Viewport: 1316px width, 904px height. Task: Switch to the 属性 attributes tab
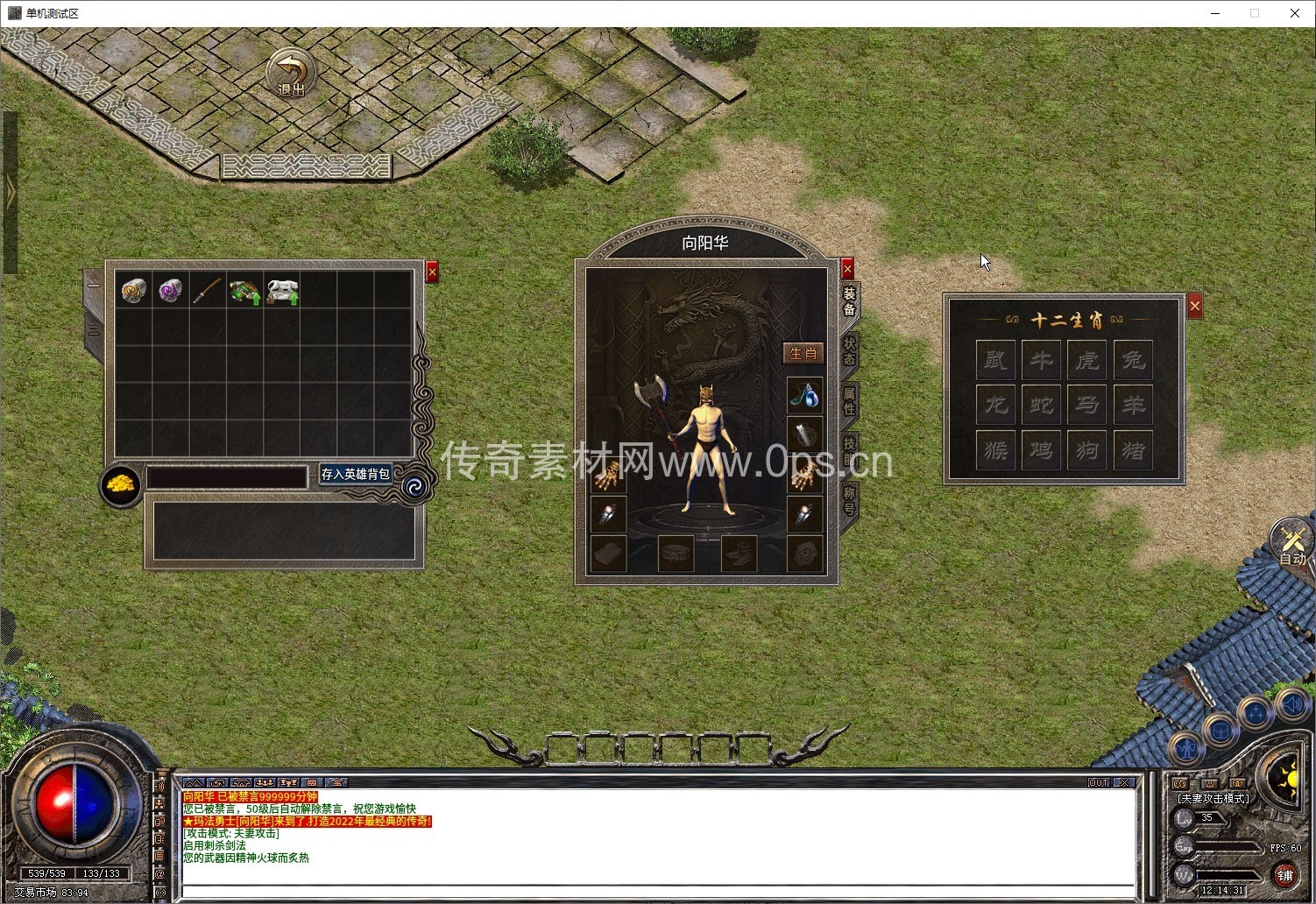coord(849,401)
